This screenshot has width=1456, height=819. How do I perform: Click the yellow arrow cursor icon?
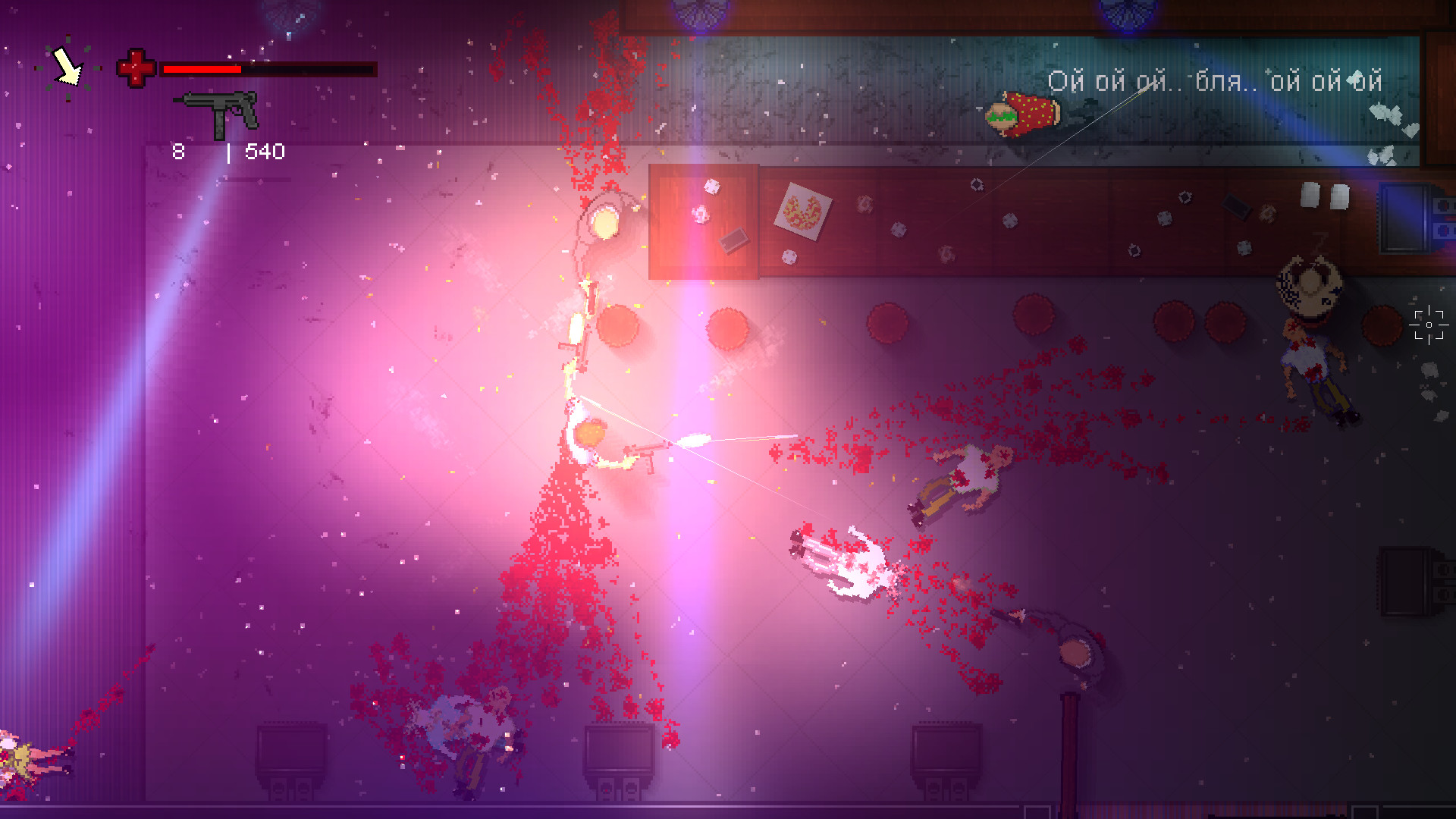pyautogui.click(x=67, y=67)
